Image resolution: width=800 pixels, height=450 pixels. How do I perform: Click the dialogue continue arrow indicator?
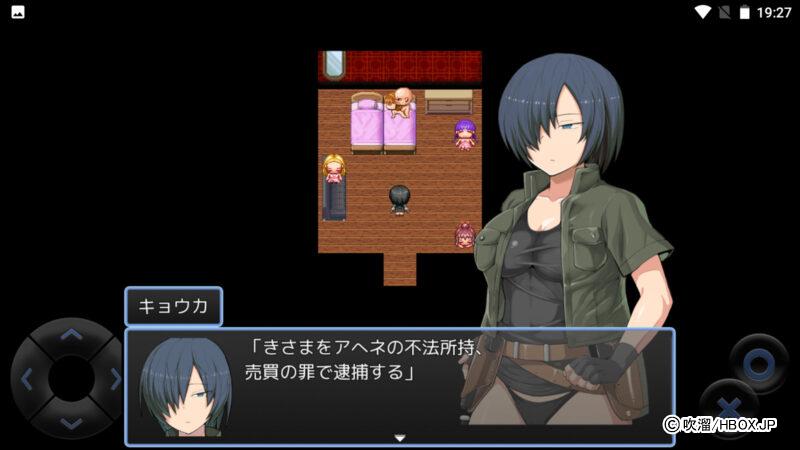pos(400,437)
